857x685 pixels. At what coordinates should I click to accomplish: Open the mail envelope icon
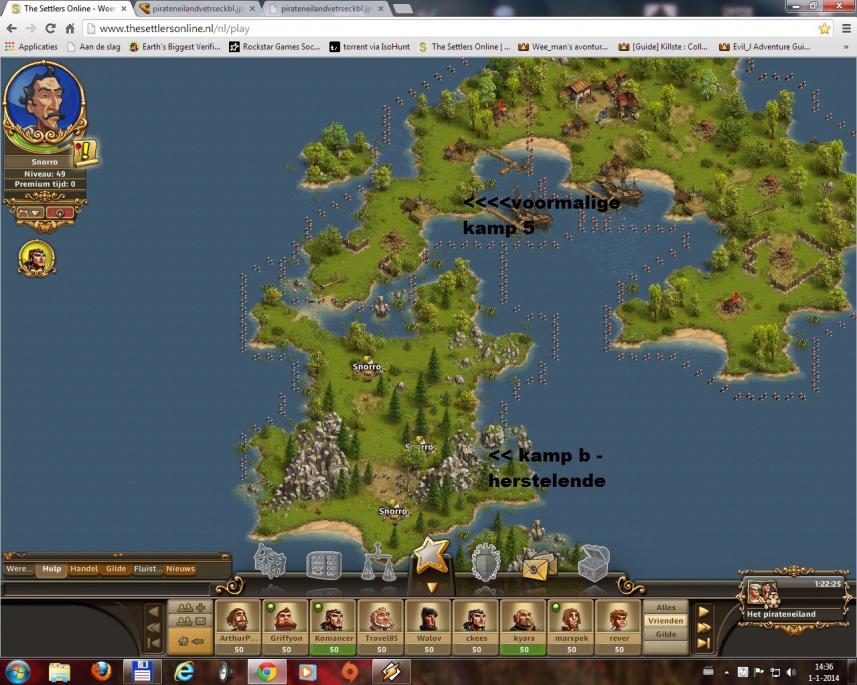tap(539, 565)
